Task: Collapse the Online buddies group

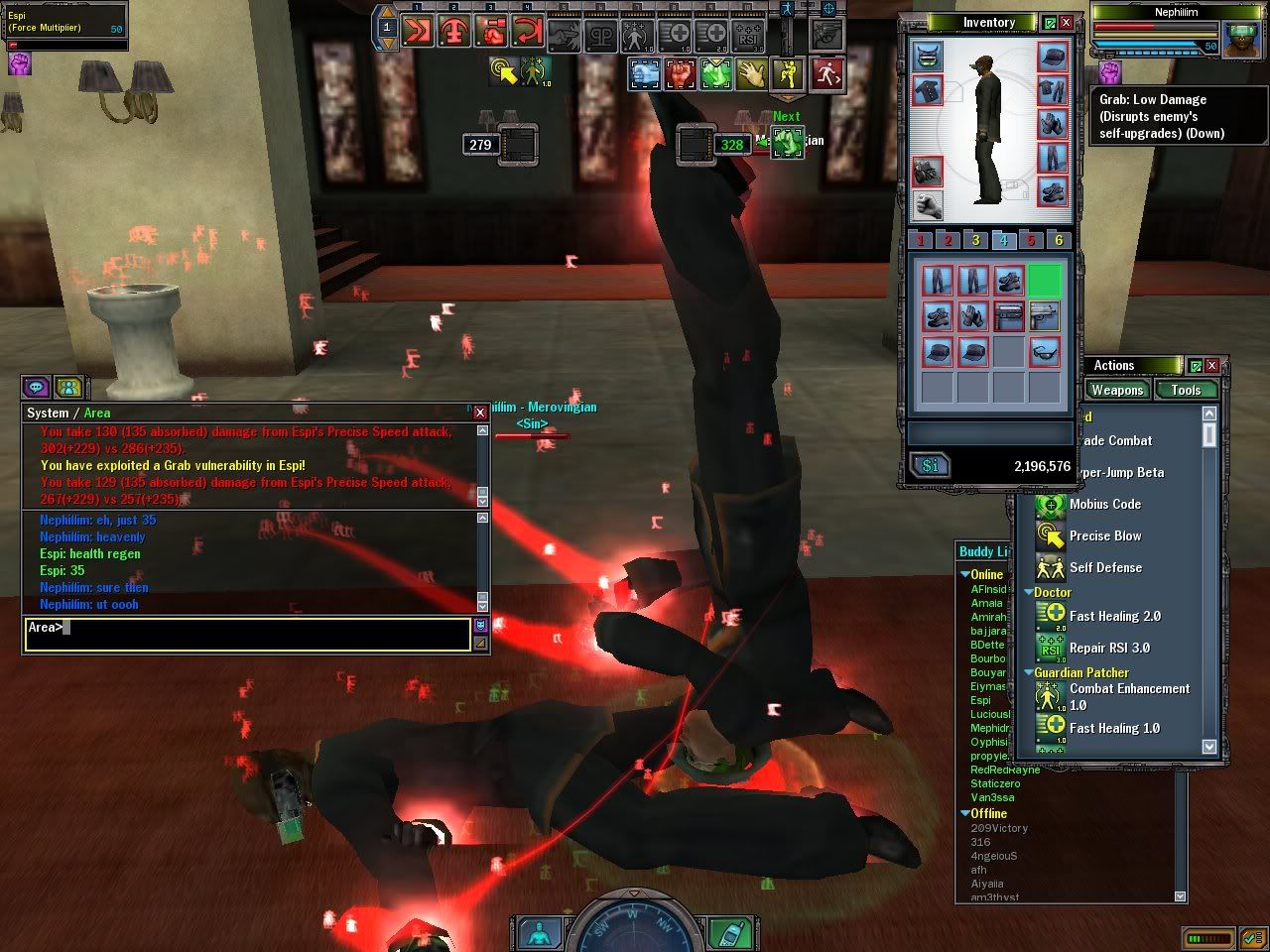Action: click(x=965, y=574)
